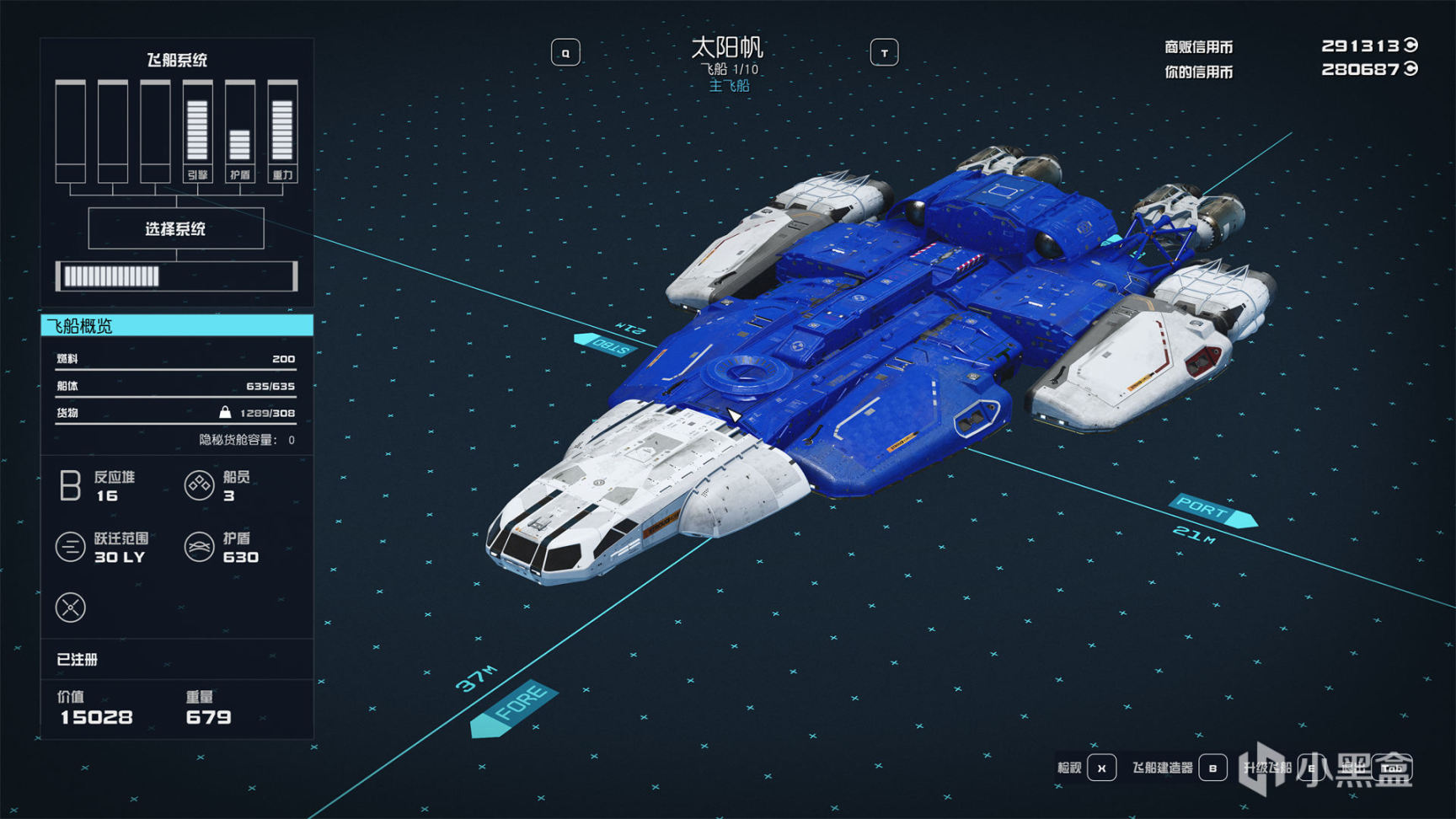This screenshot has width=1456, height=819.
Task: Click the 反应堆 reactor grade B icon
Action: click(x=71, y=486)
